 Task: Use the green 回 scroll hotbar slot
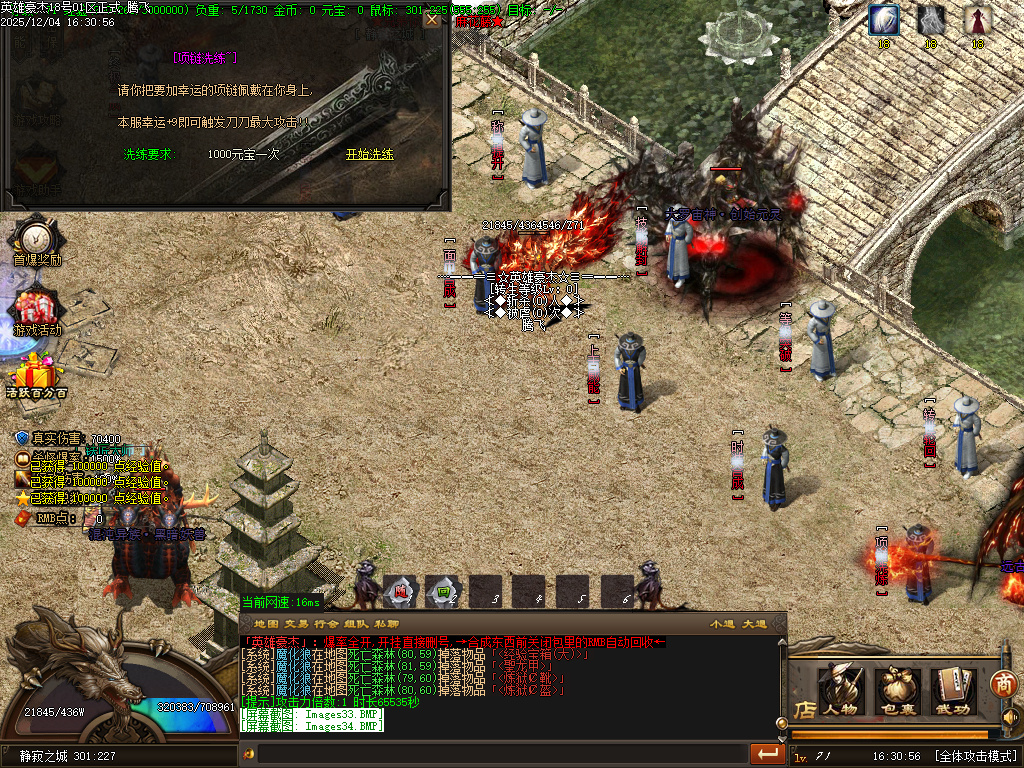tap(443, 591)
